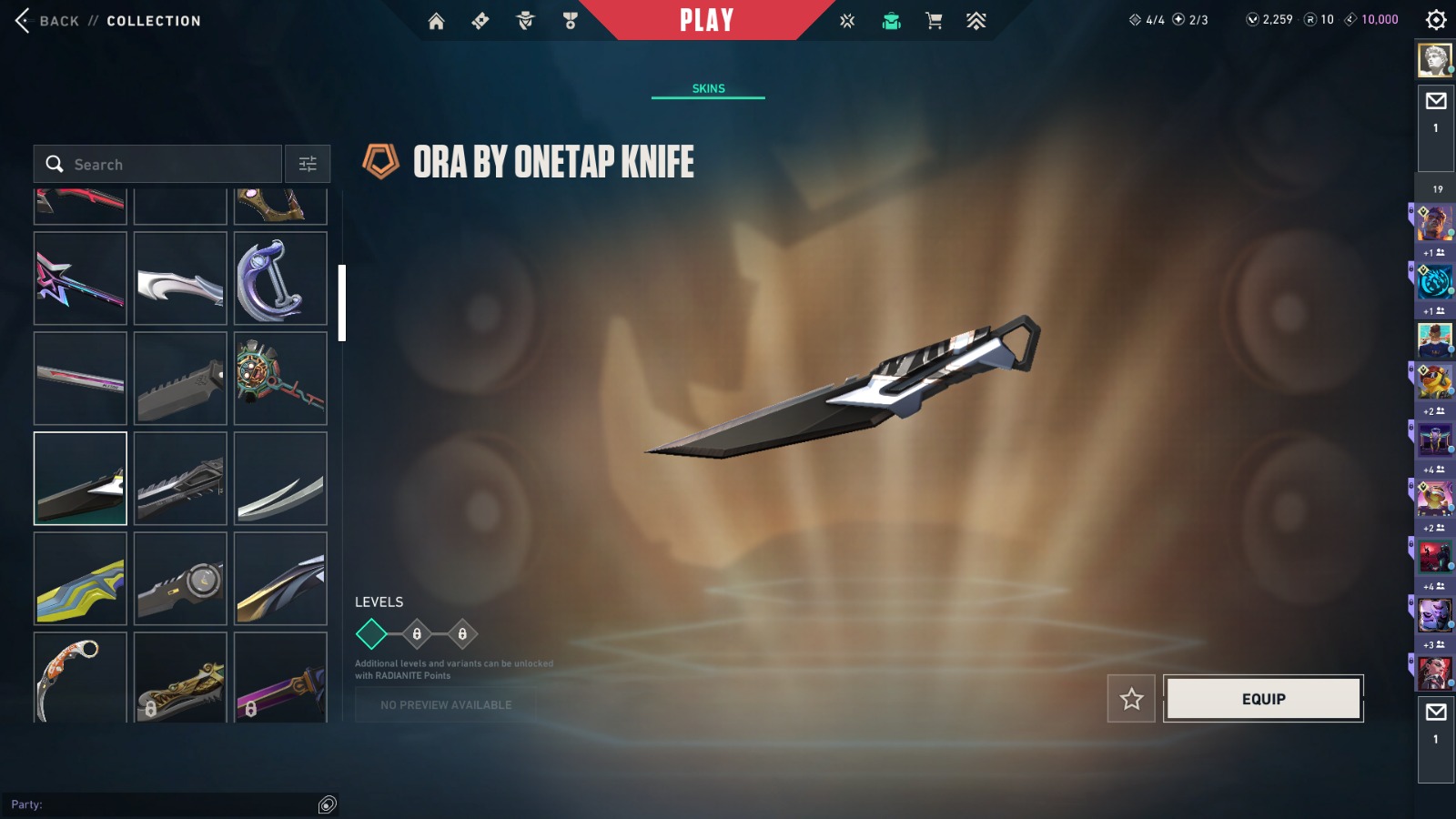Click the search magnifier icon
This screenshot has width=1456, height=819.
click(55, 164)
